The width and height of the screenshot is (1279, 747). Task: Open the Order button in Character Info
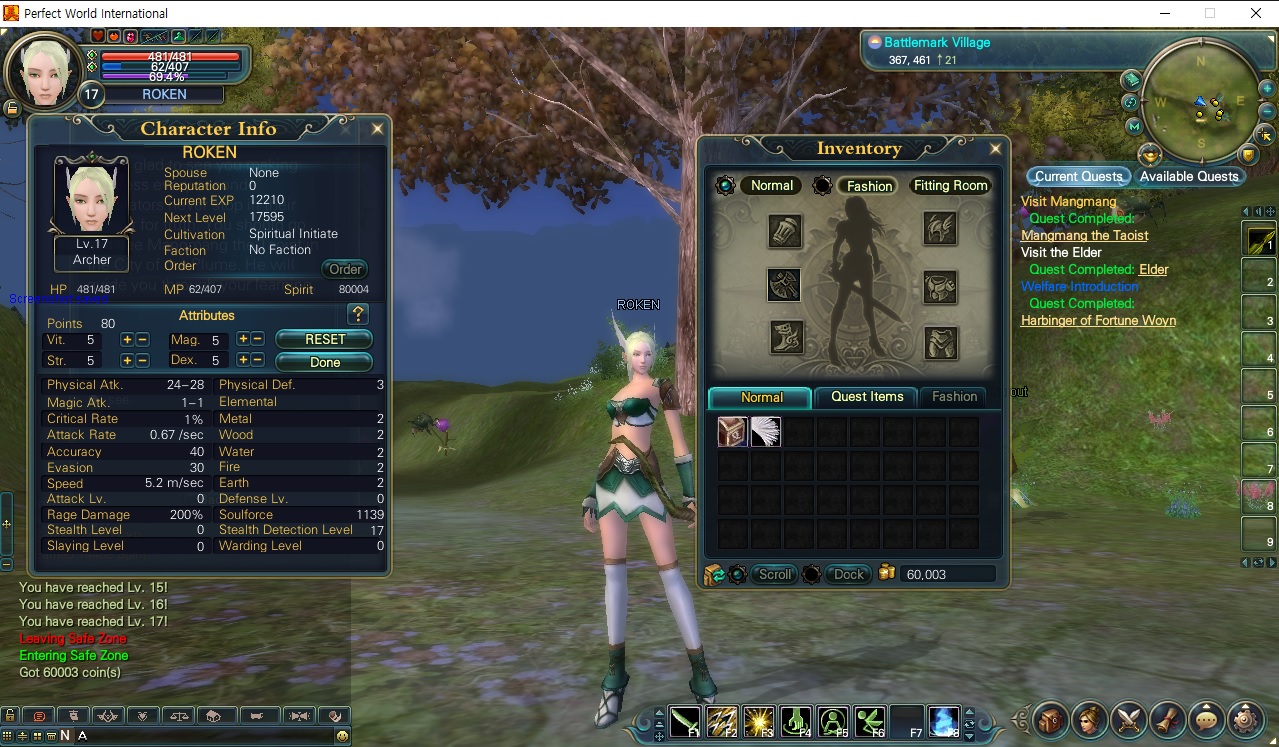(345, 269)
